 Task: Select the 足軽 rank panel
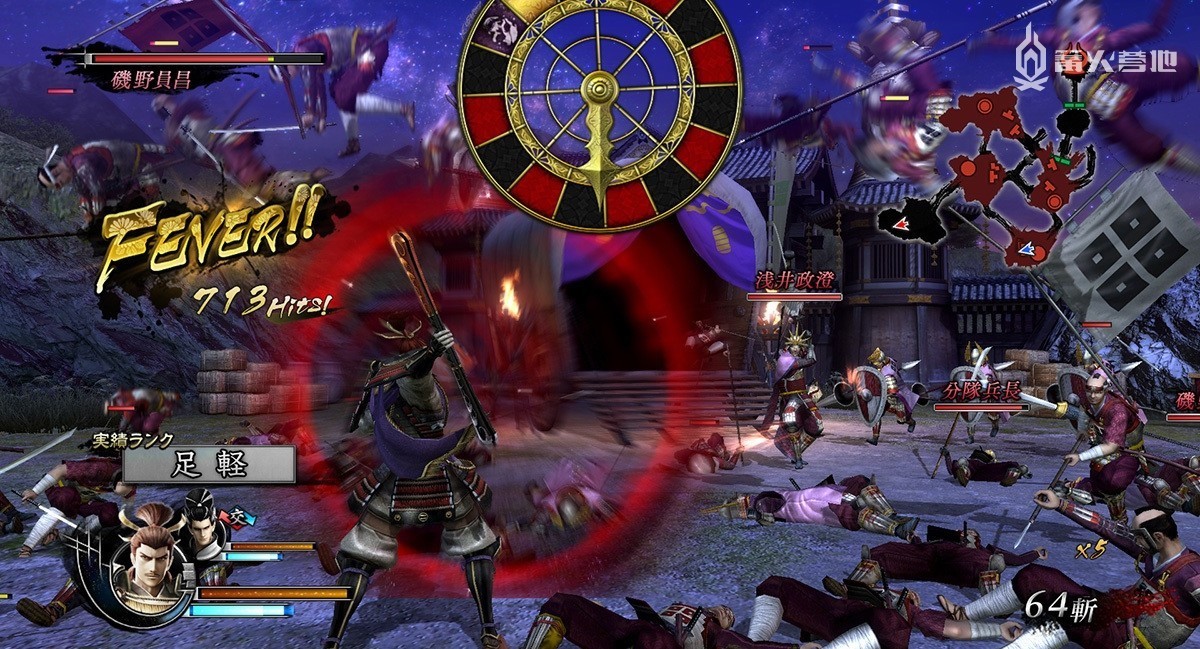[x=208, y=464]
